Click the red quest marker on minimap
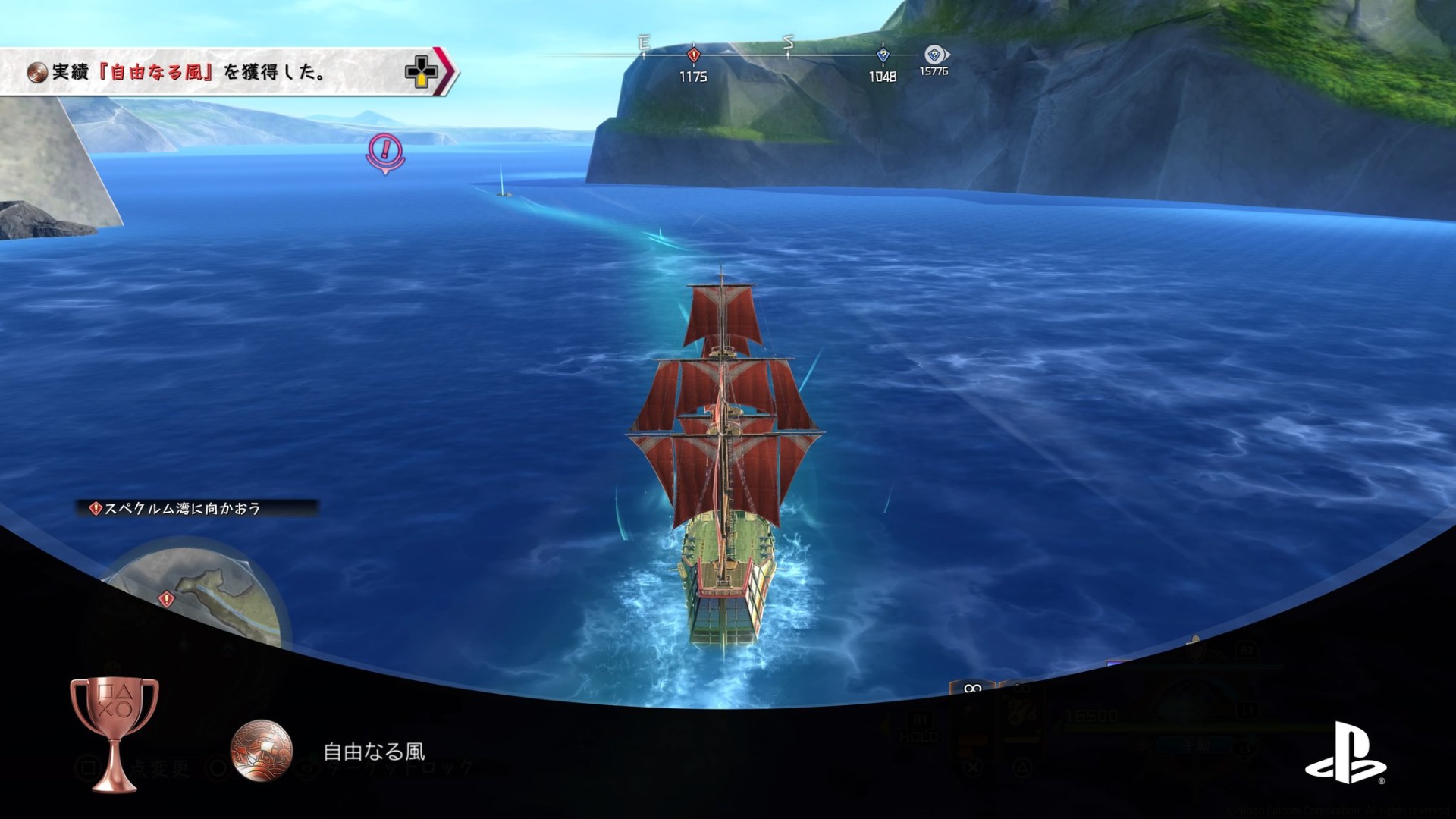Screen dimensions: 1456x819 coord(166,600)
